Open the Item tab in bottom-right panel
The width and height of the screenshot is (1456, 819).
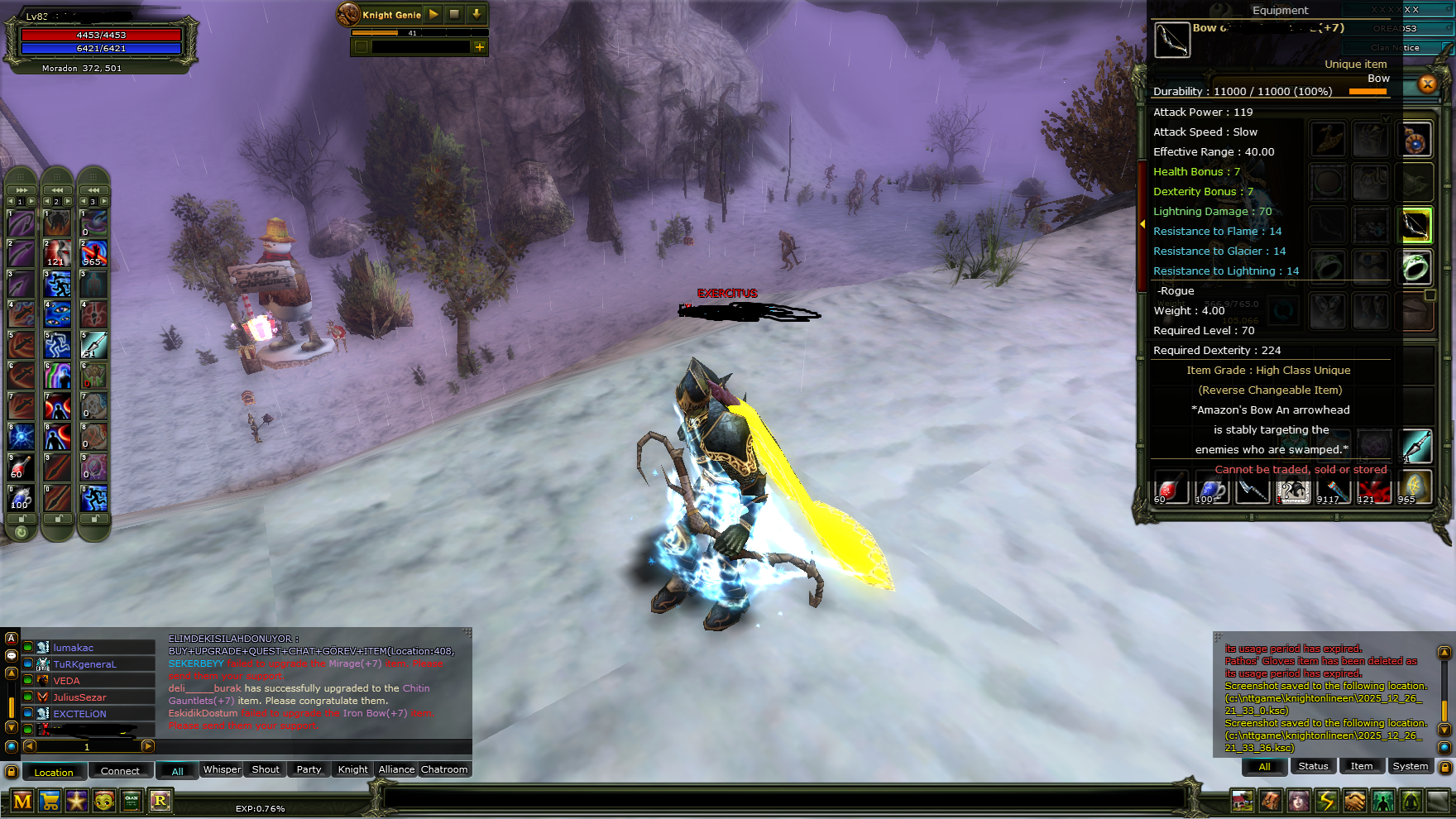(x=1362, y=766)
